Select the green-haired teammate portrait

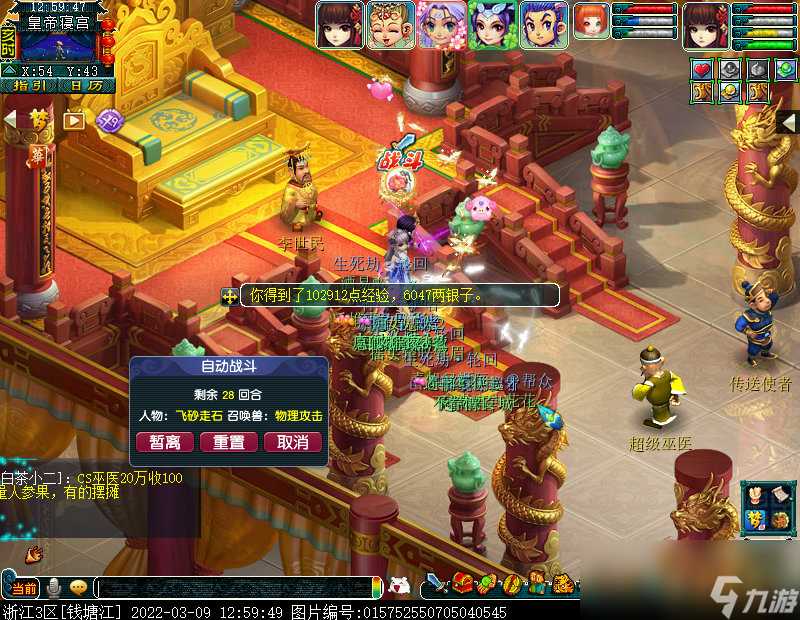492,25
